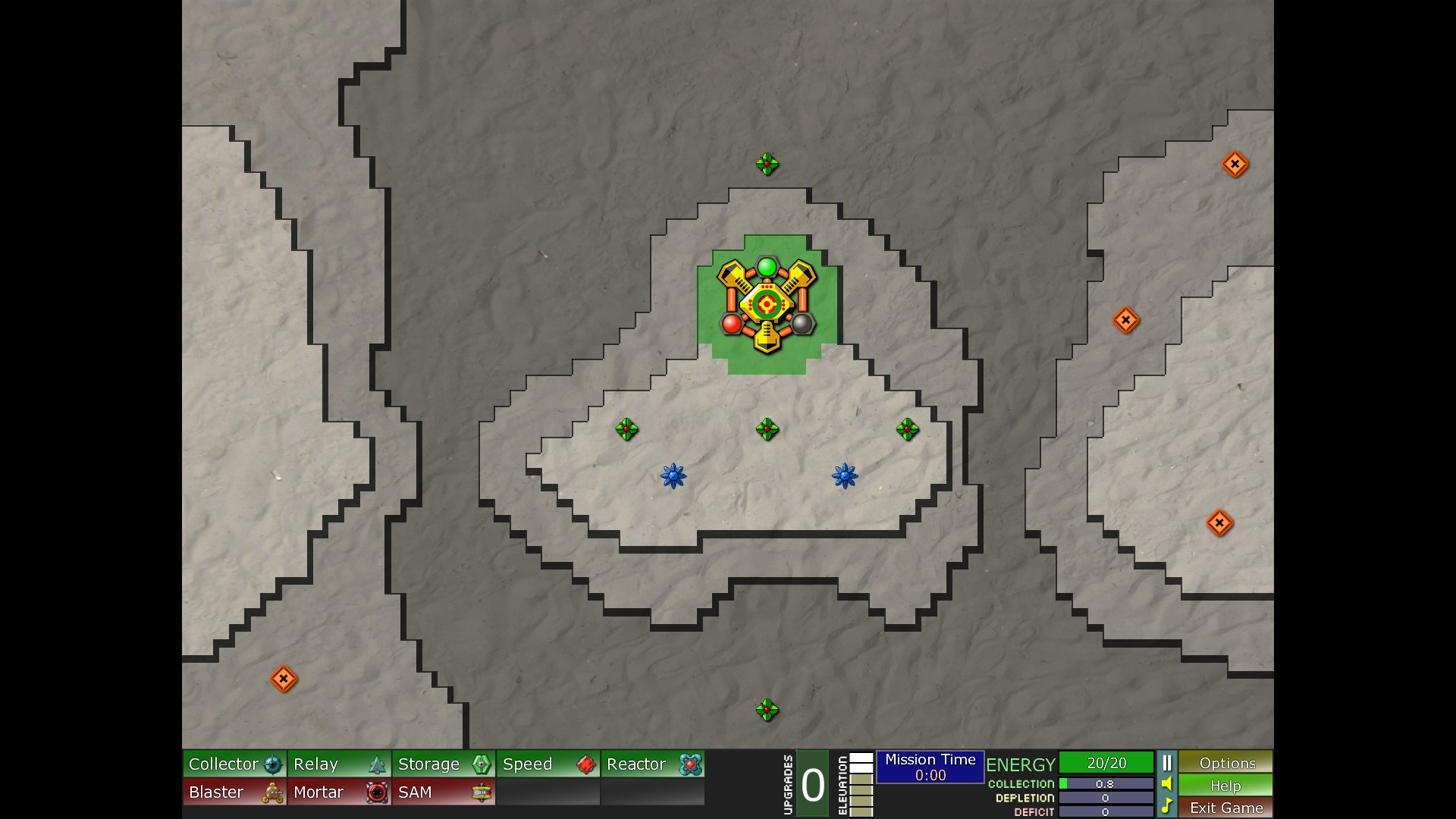Viewport: 1456px width, 819px height.
Task: Pause the game with the pause icon
Action: pos(1167,763)
